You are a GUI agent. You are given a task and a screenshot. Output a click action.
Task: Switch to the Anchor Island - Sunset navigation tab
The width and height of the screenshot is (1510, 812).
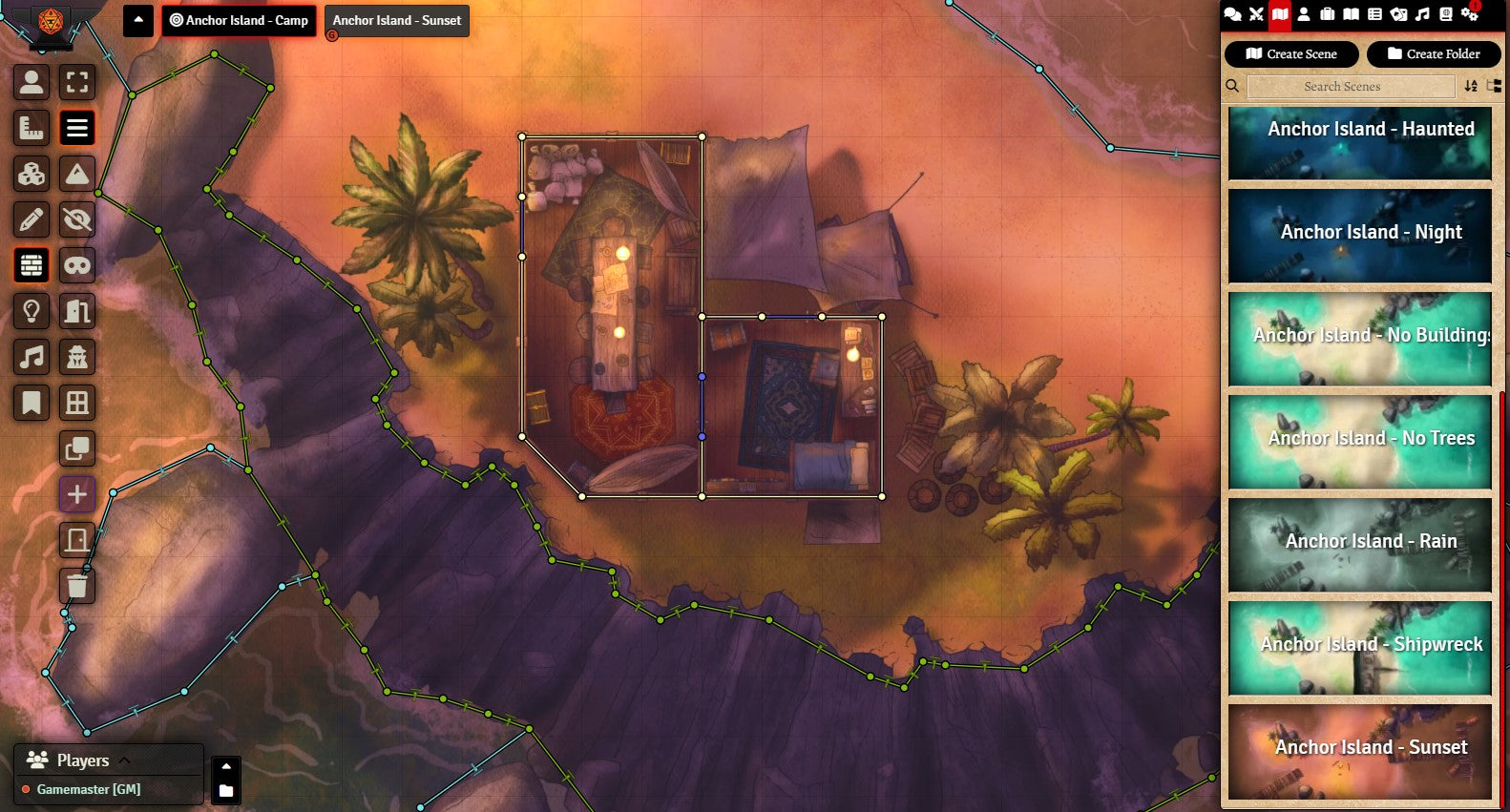[396, 21]
